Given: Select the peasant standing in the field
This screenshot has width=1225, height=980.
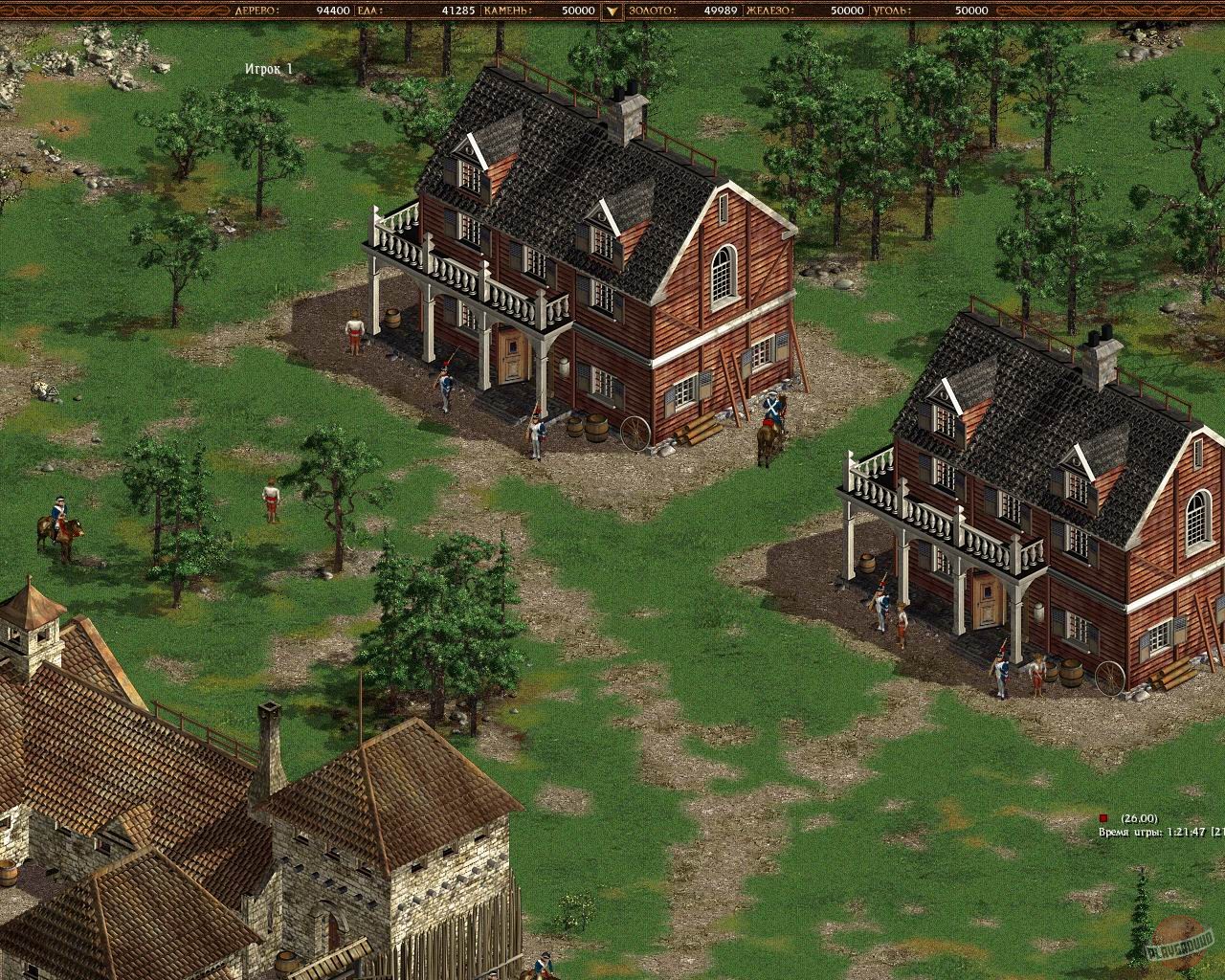Looking at the screenshot, I should 271,498.
